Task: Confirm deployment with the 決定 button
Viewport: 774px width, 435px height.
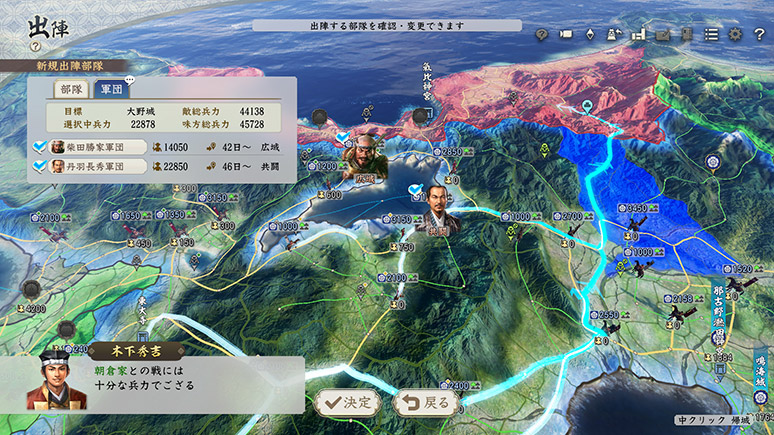Action: [347, 403]
